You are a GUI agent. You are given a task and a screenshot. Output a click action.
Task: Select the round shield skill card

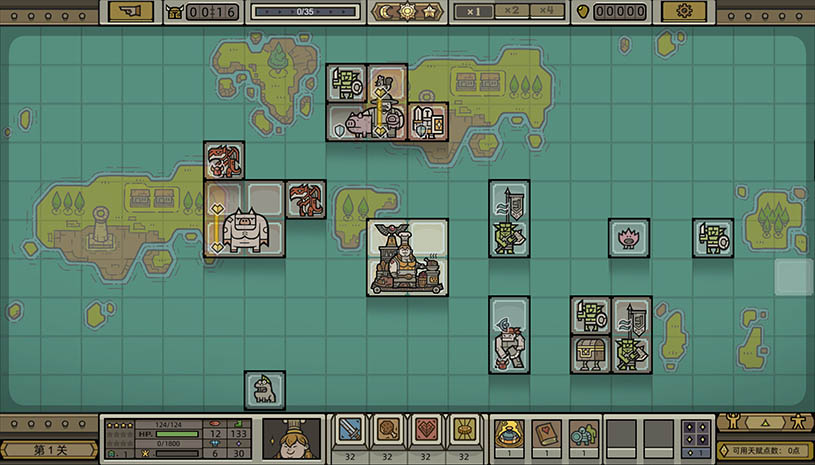pyautogui.click(x=387, y=431)
